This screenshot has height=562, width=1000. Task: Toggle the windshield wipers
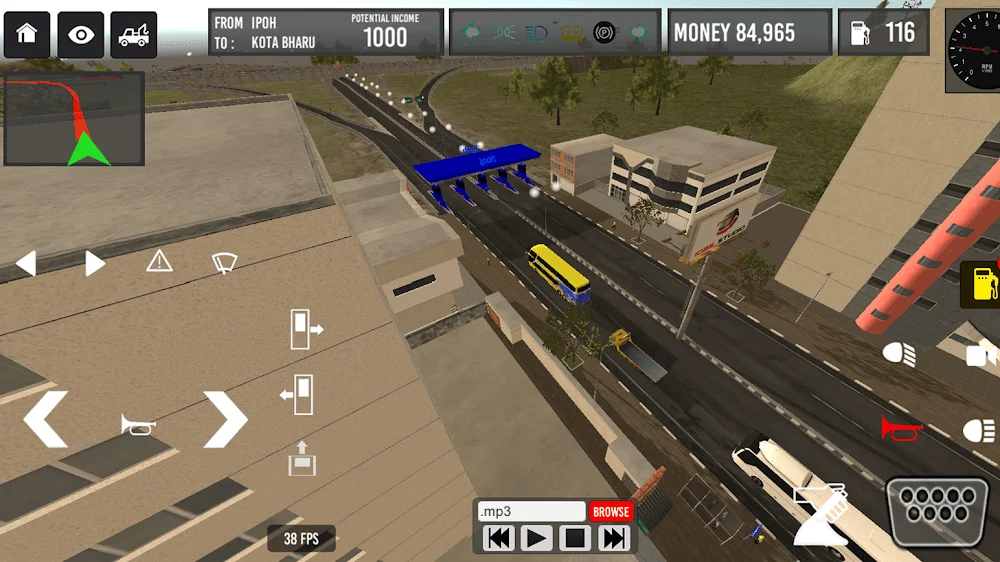224,263
